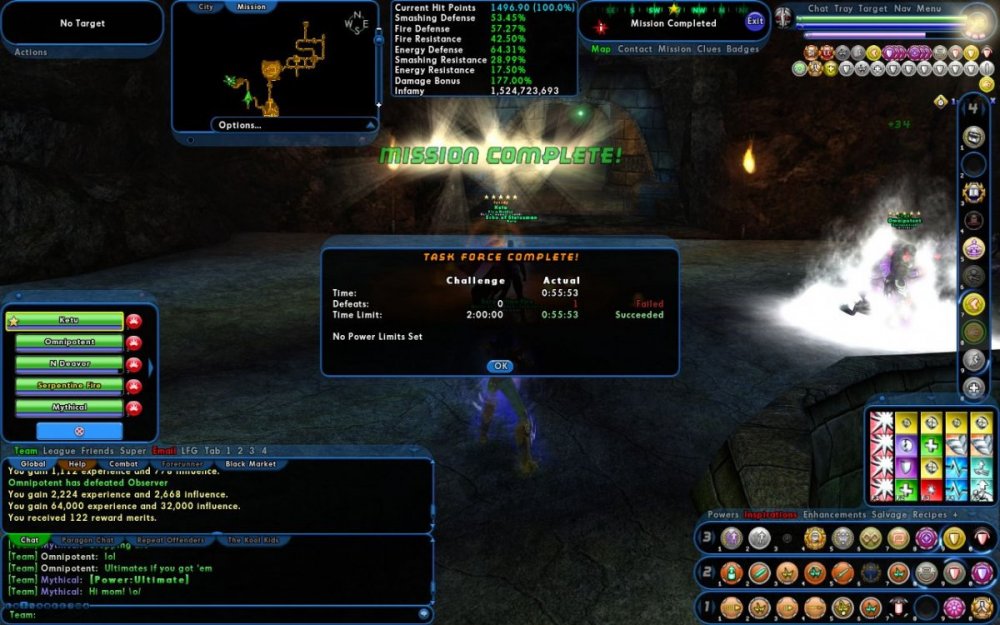Open the Salvage window
This screenshot has width=1000, height=625.
[x=877, y=515]
